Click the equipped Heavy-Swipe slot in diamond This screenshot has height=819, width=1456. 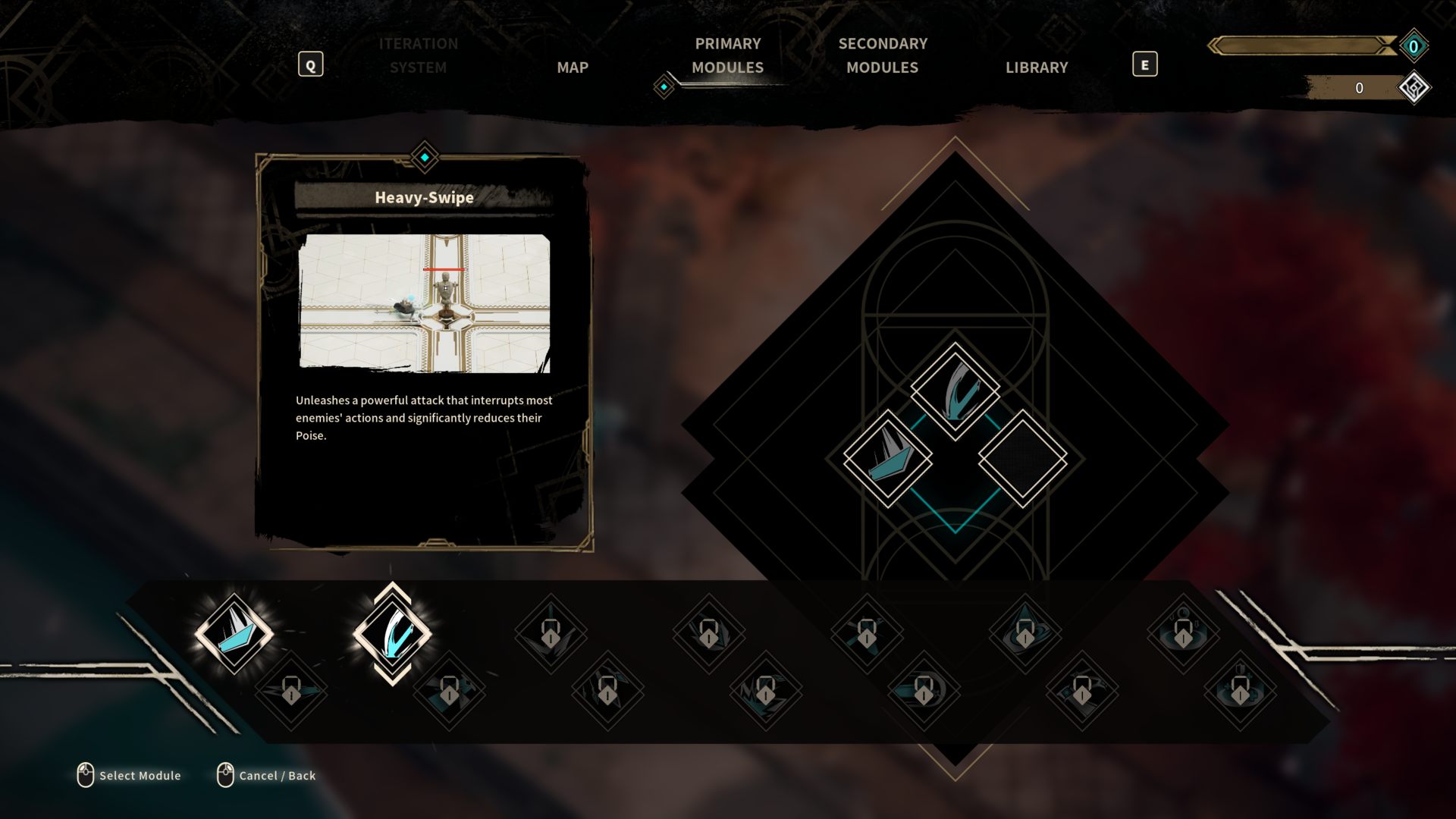(955, 390)
